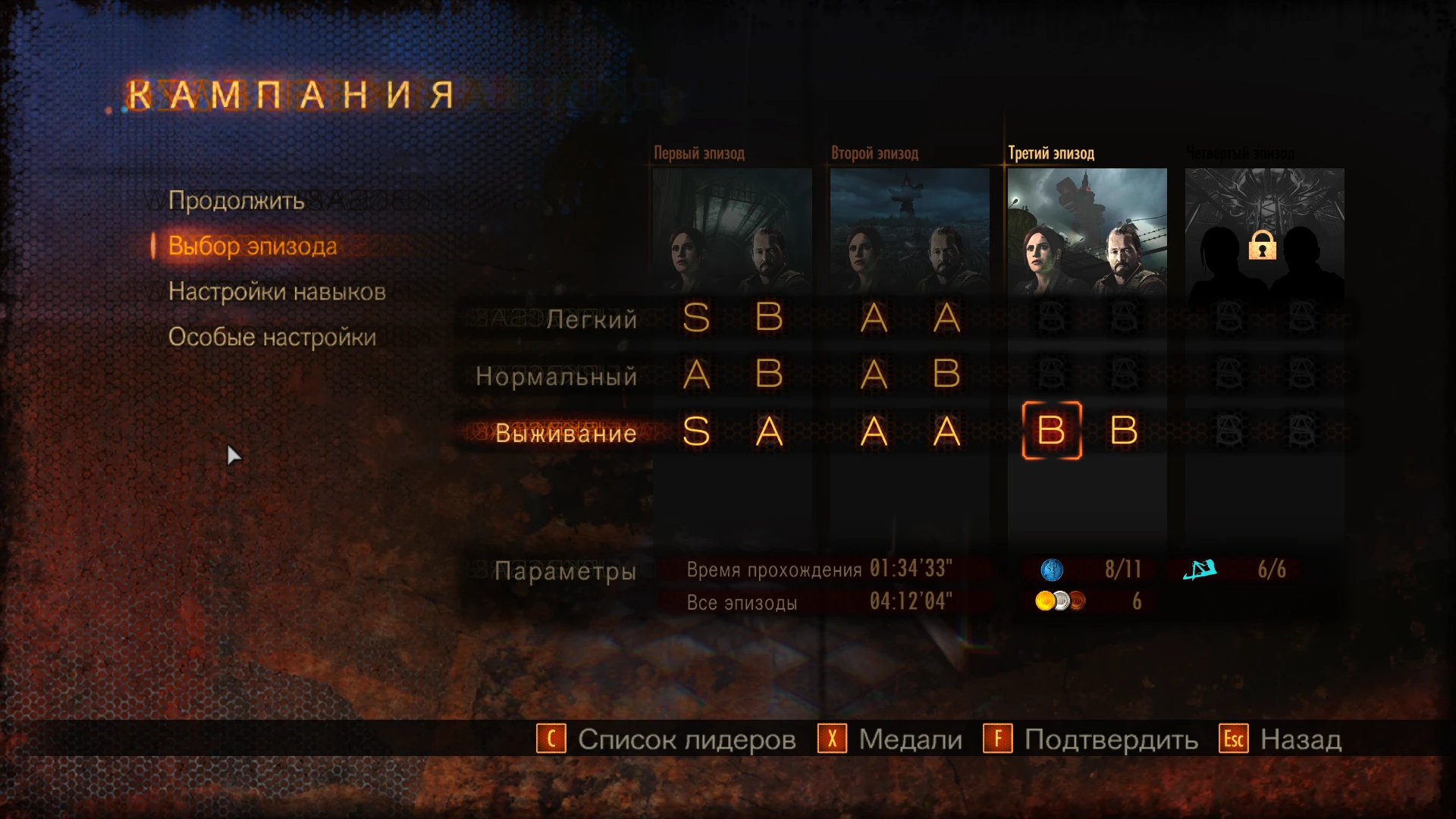This screenshot has width=1456, height=819.
Task: Click the X key icon for Медали
Action: 831,738
